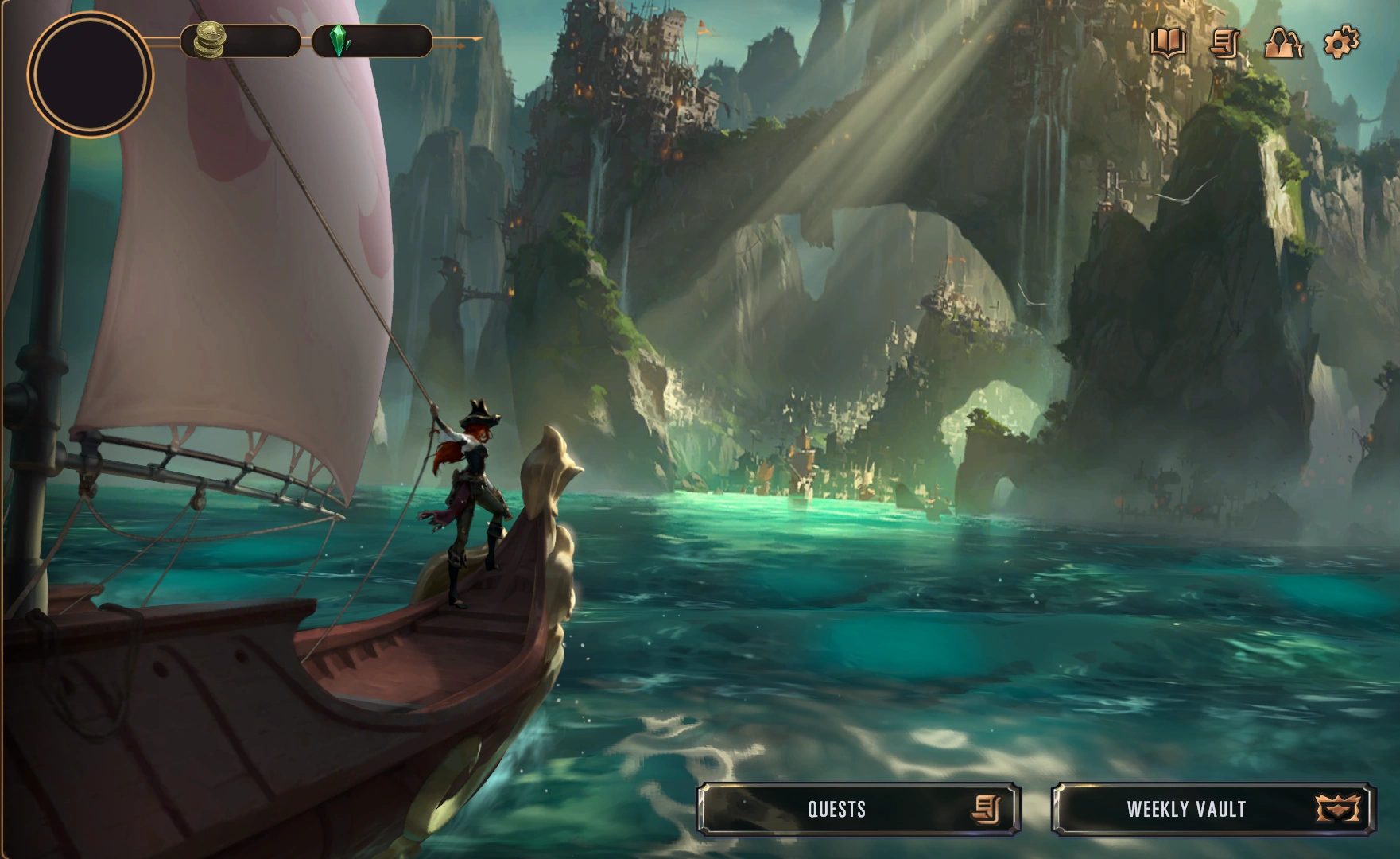1400x859 pixels.
Task: Open the open-book icon
Action: tap(1167, 43)
